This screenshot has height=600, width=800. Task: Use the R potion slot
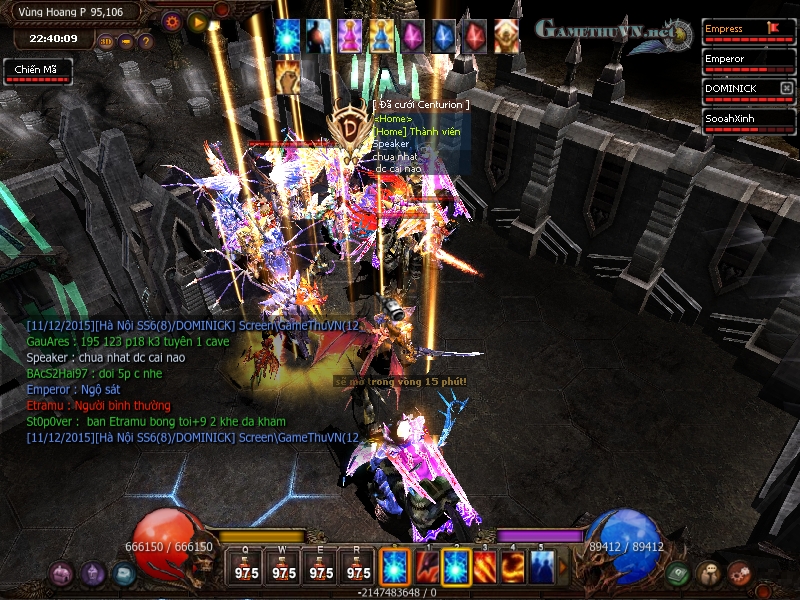coord(358,567)
